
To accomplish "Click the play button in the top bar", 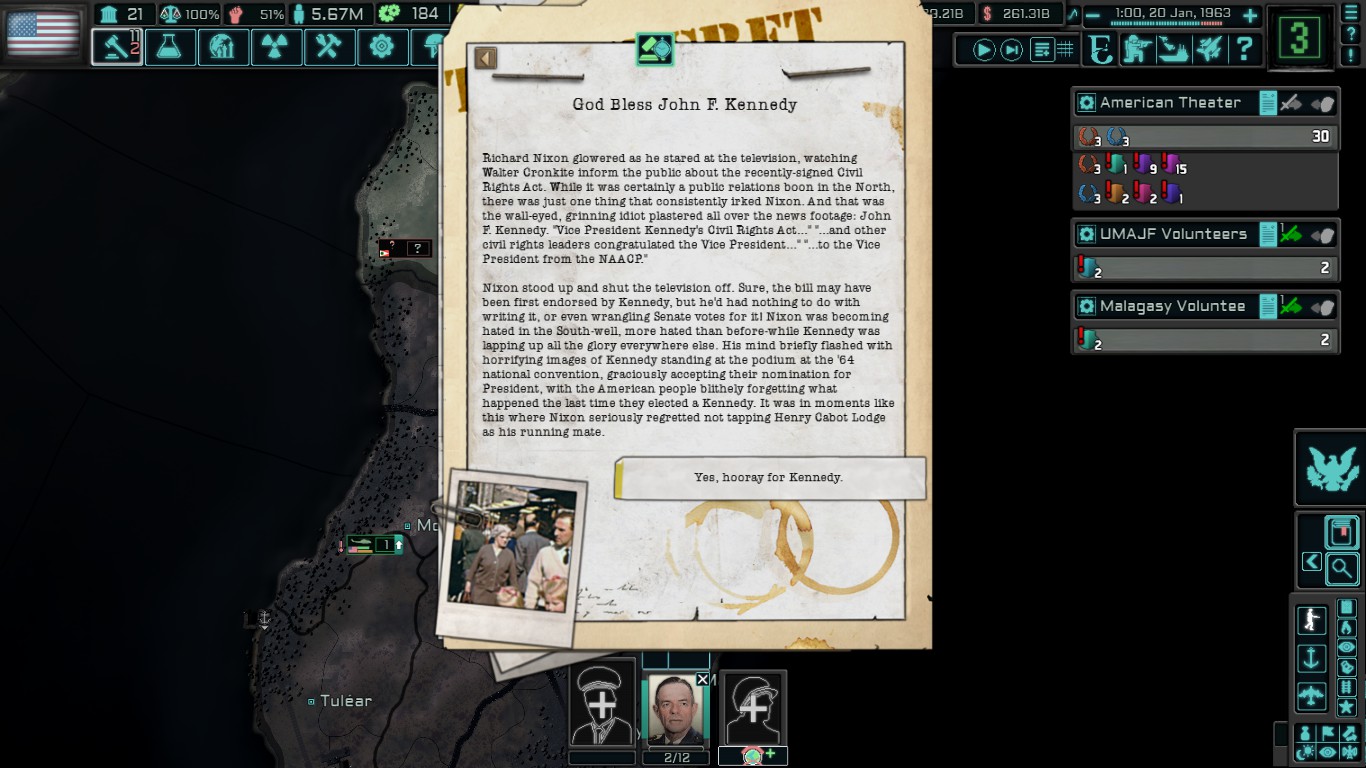I will click(x=984, y=49).
